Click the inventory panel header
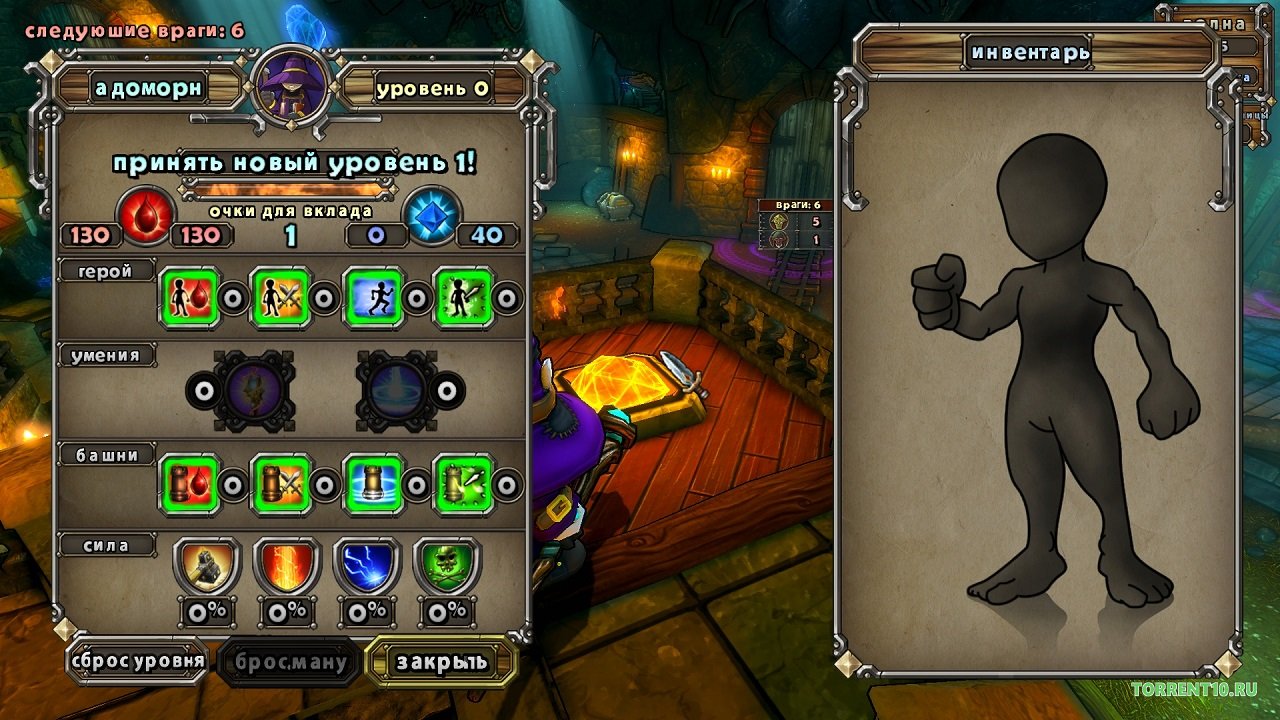Image resolution: width=1280 pixels, height=720 pixels. [1029, 52]
